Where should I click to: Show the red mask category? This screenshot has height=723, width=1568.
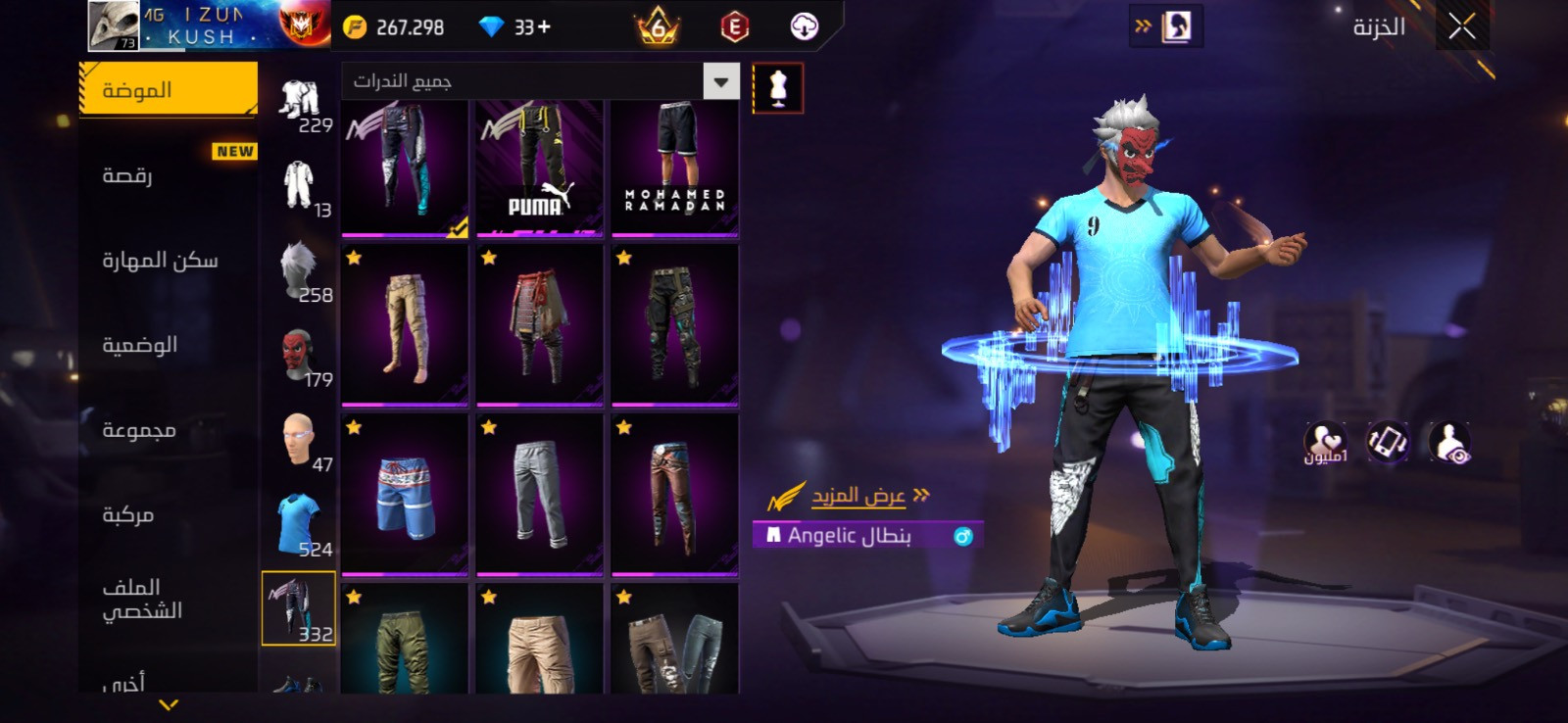tap(299, 354)
